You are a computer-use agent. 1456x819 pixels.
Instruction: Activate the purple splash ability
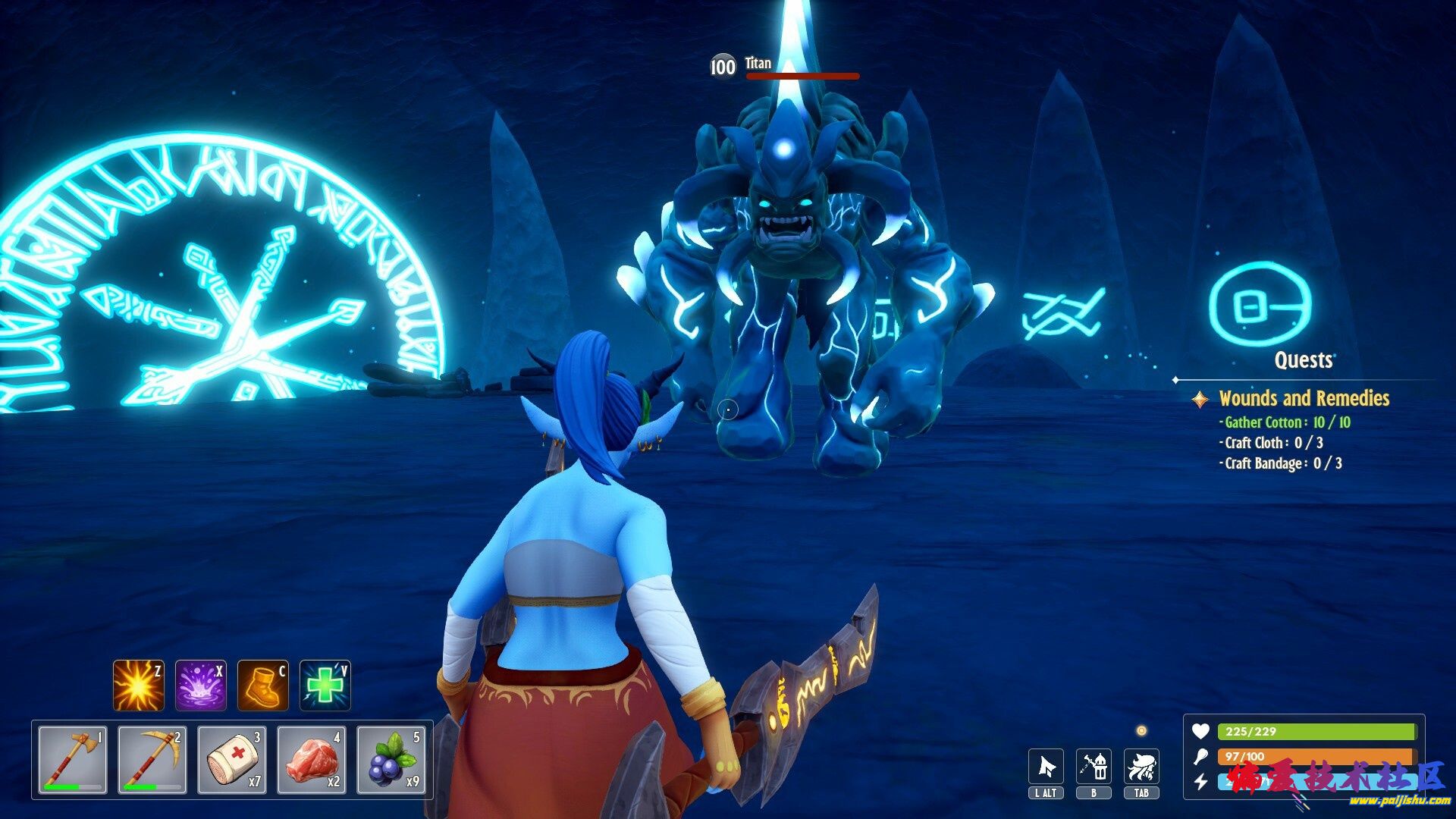[201, 686]
